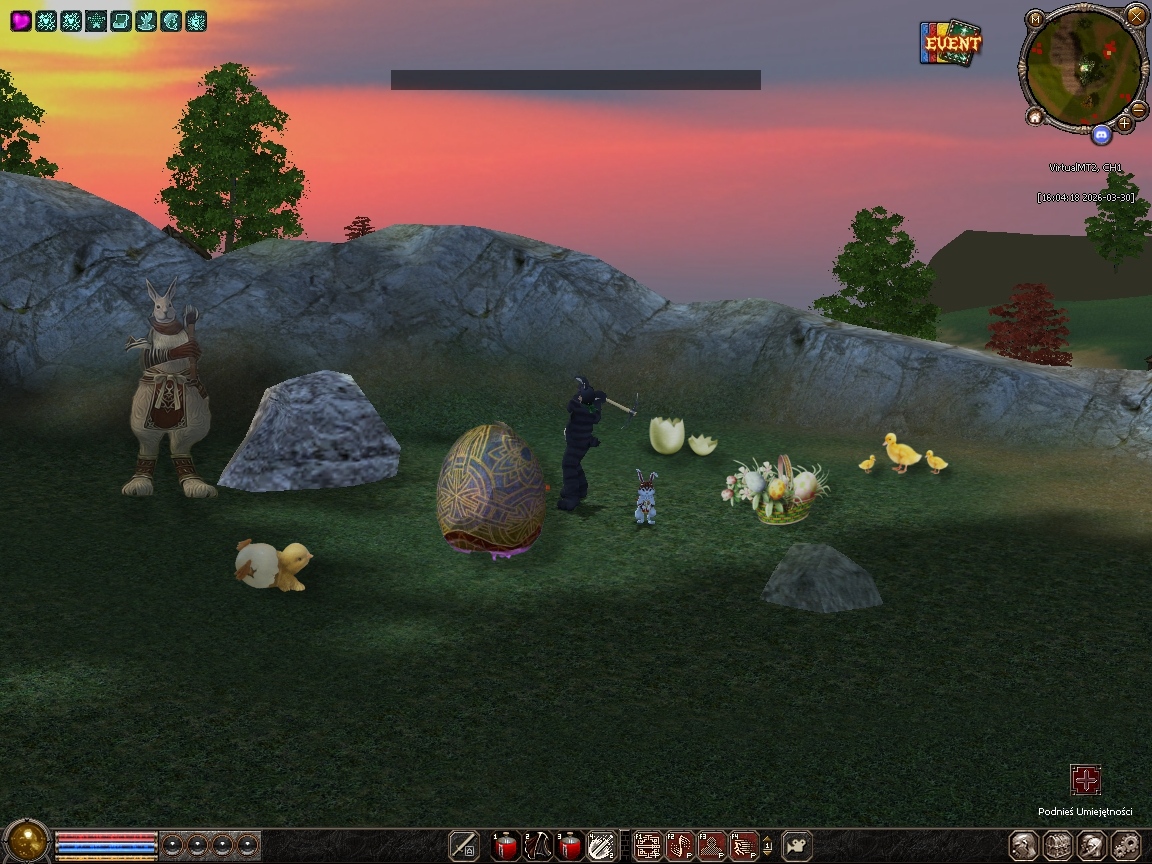Close the minimap with the X button
1152x864 pixels.
pos(1136,15)
